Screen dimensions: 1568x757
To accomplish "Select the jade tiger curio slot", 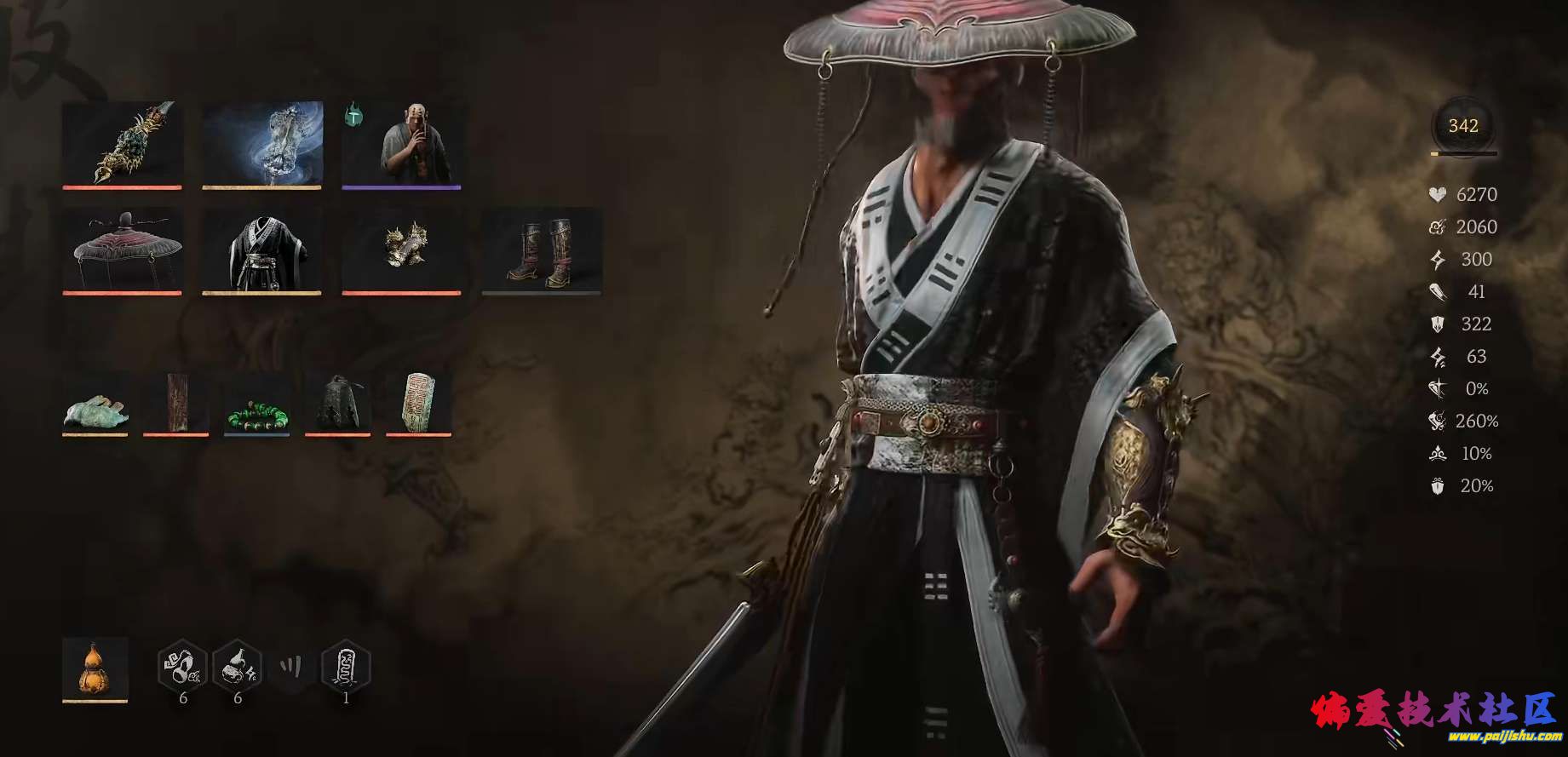I will click(x=95, y=404).
